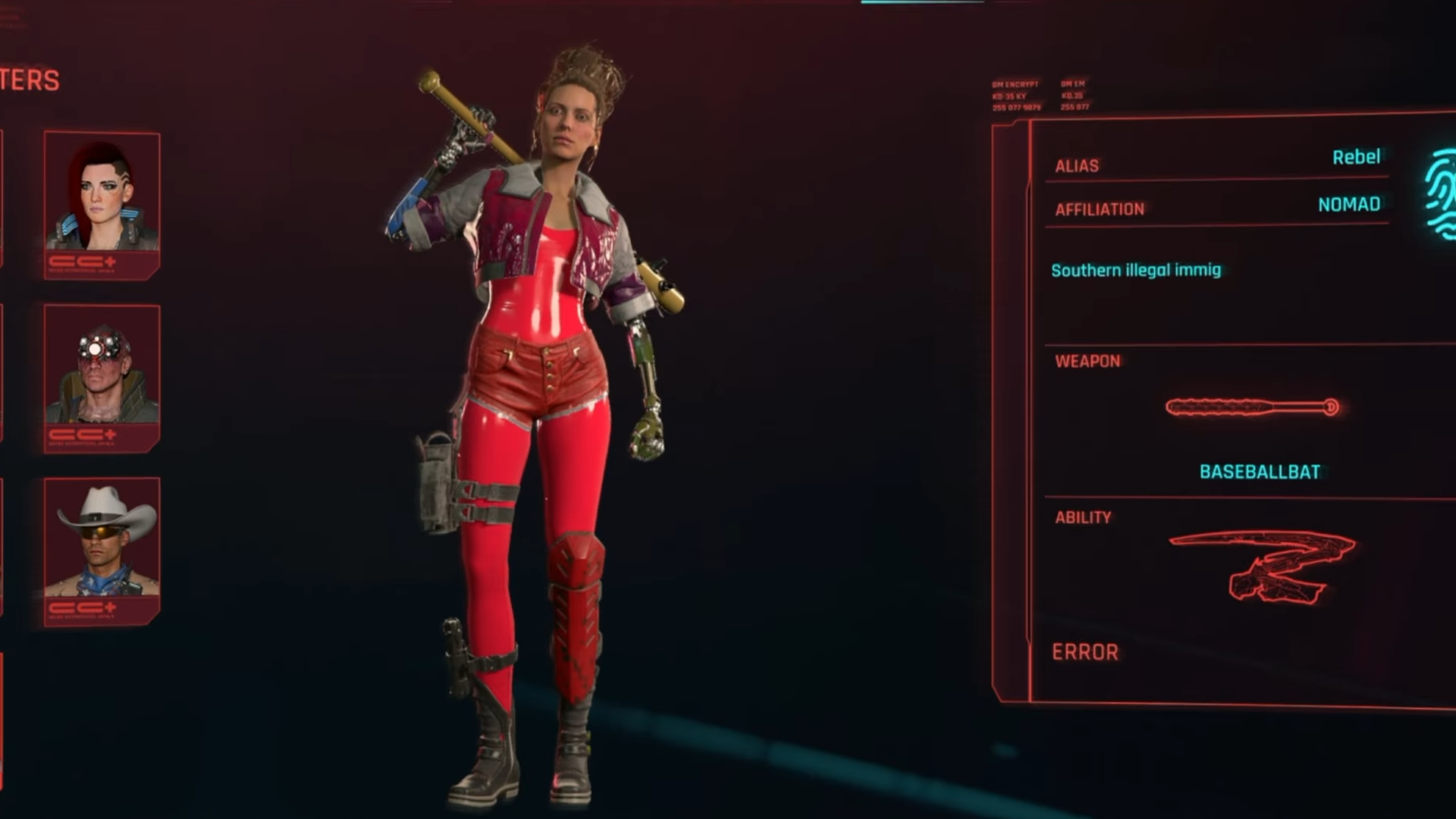Click the Rebel alias field
Viewport: 1456px width, 819px height.
1356,157
